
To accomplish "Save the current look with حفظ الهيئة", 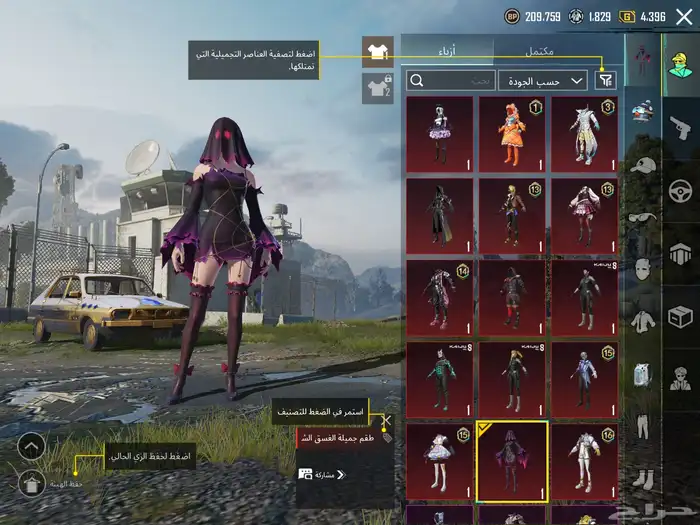I will 31,484.
